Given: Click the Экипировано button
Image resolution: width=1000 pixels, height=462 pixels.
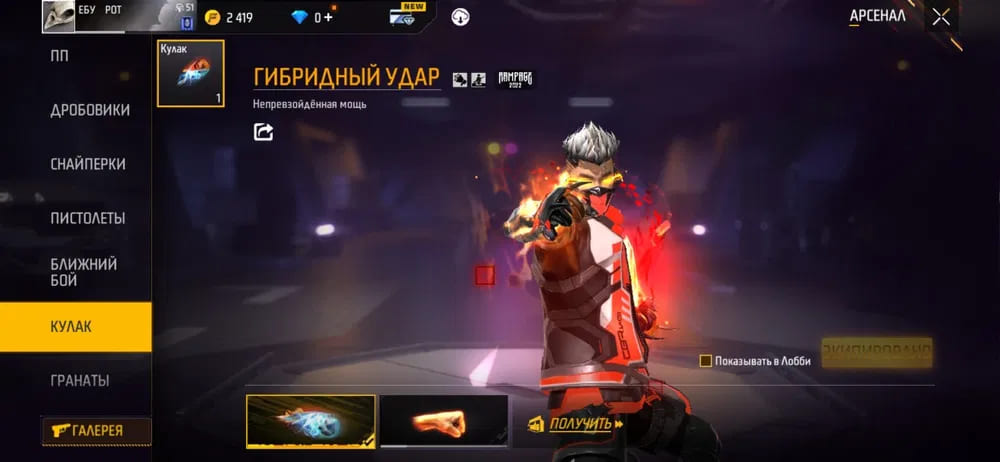Looking at the screenshot, I should [x=876, y=352].
